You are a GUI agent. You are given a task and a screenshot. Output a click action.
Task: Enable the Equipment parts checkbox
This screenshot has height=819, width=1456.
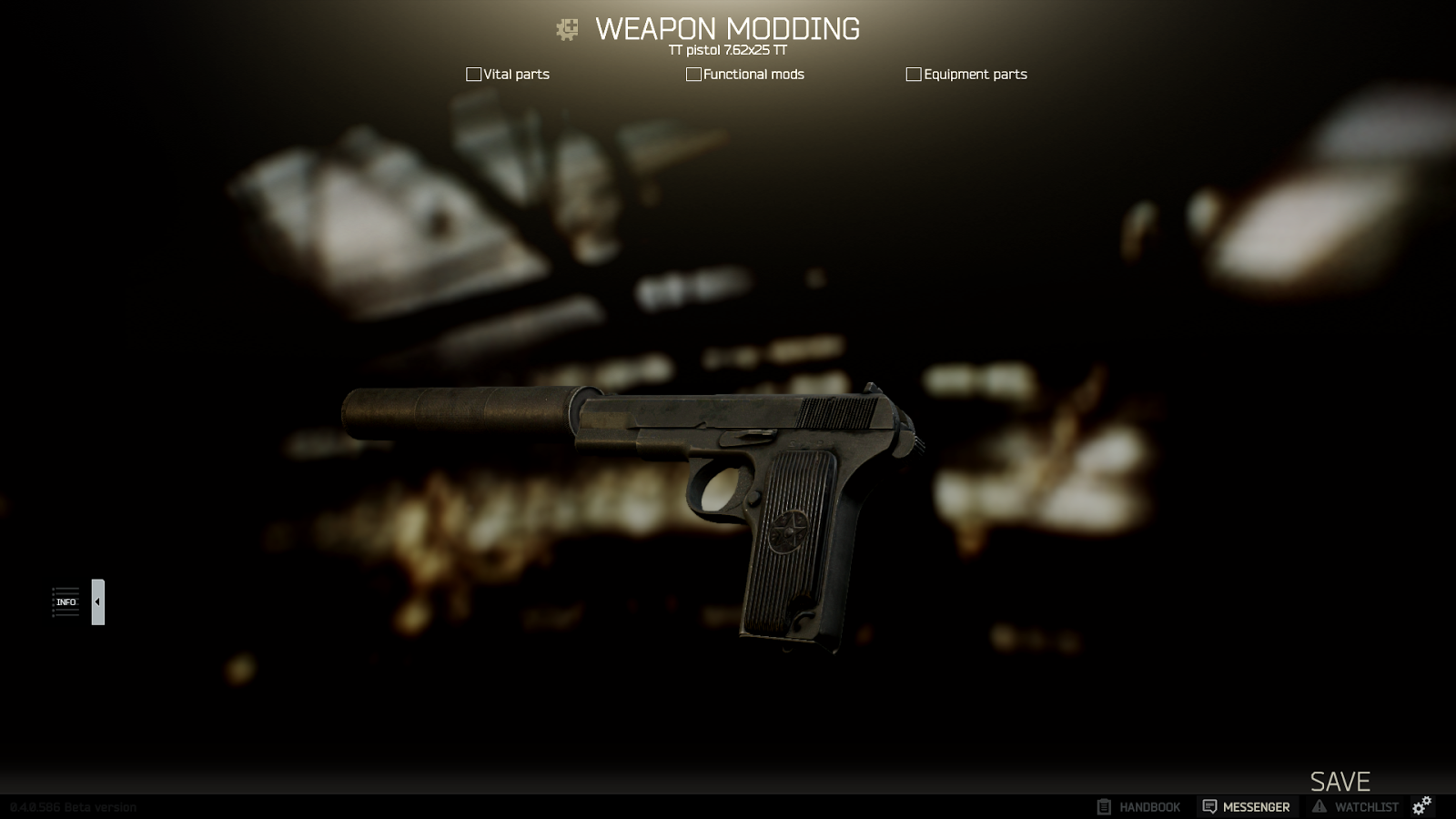(x=913, y=74)
